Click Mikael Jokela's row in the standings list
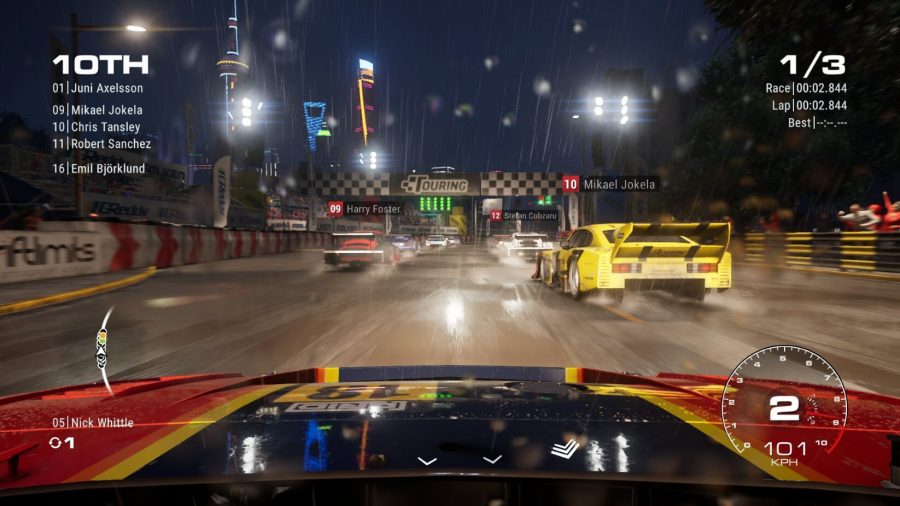 point(98,110)
